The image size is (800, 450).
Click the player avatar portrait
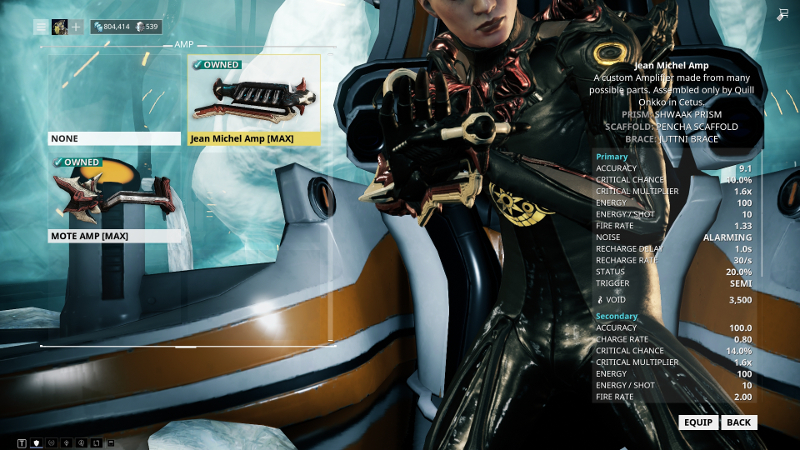point(59,27)
